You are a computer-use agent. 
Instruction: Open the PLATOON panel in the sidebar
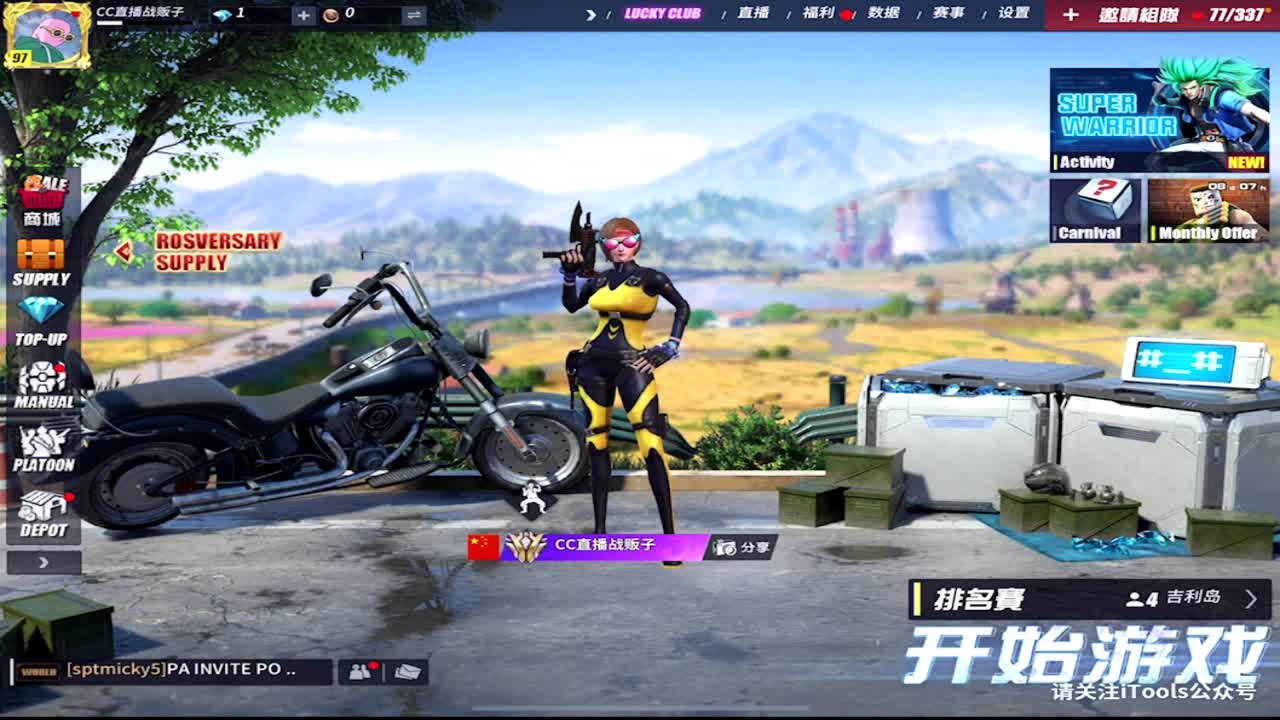coord(40,447)
